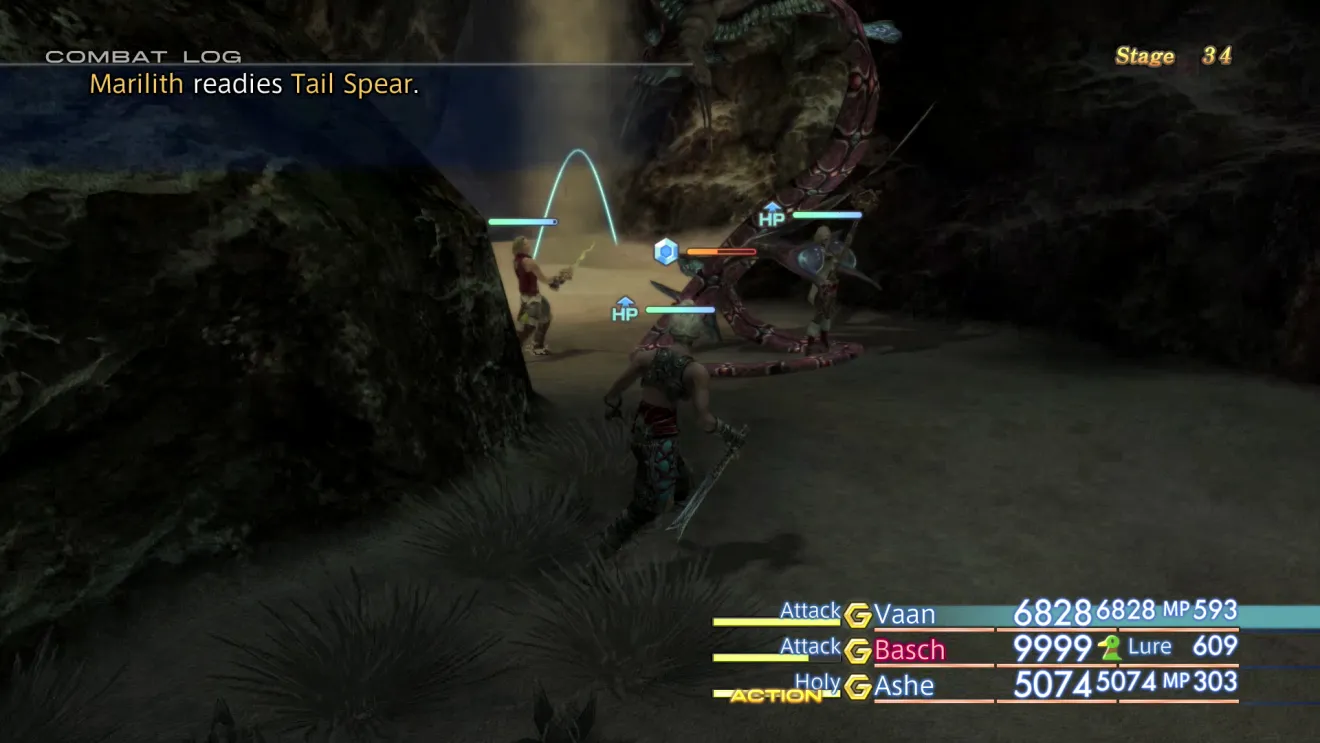Select Ashe in the party list
Screen dimensions: 1320x743
pyautogui.click(x=904, y=686)
